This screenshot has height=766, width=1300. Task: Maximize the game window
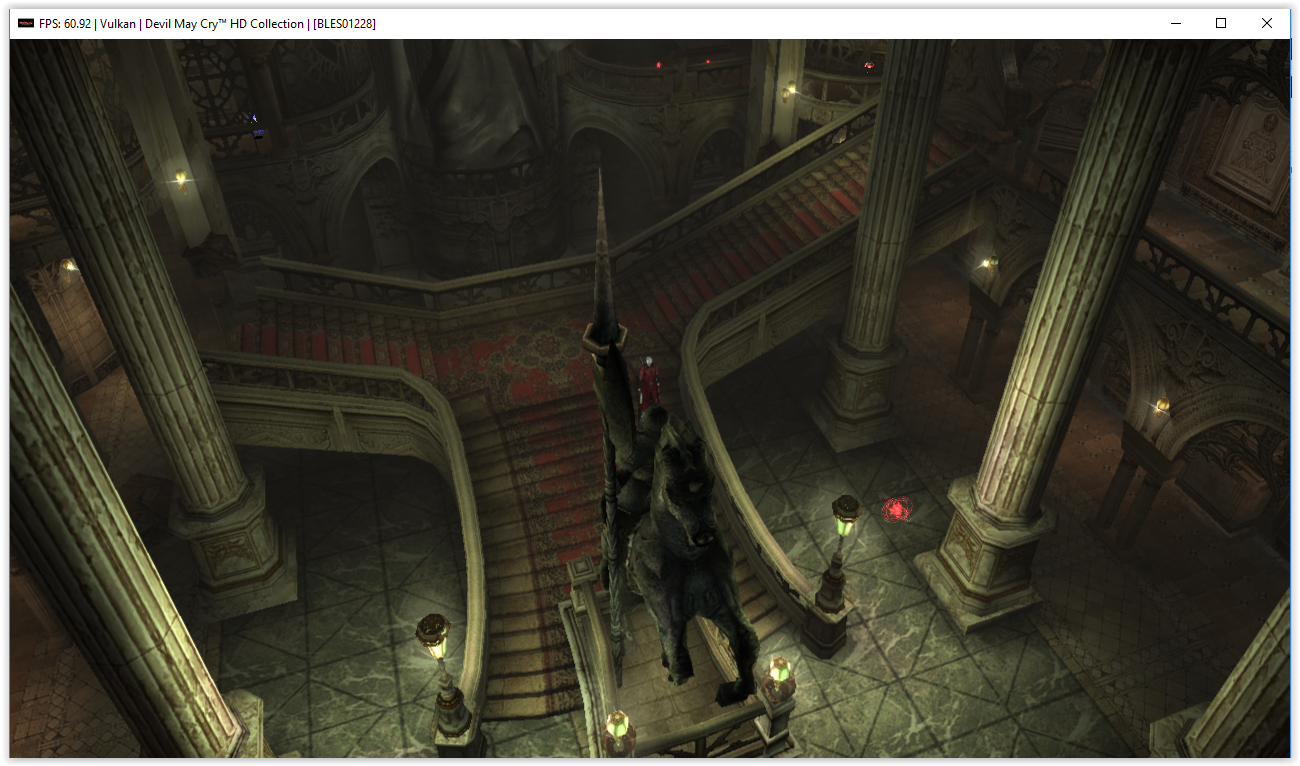[1220, 23]
